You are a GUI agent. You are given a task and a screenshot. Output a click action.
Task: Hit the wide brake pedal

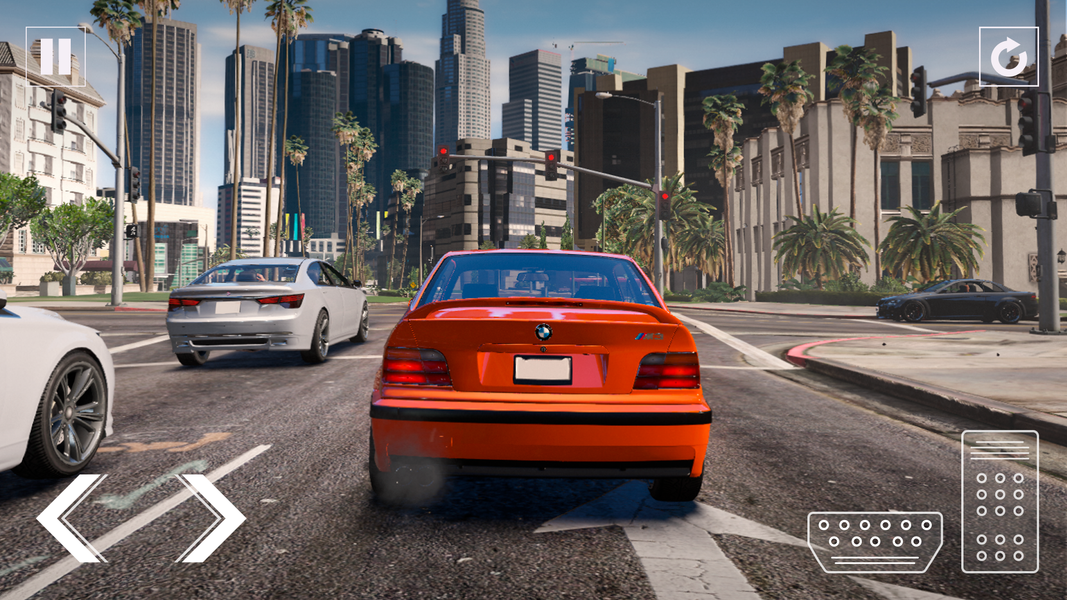coord(875,542)
